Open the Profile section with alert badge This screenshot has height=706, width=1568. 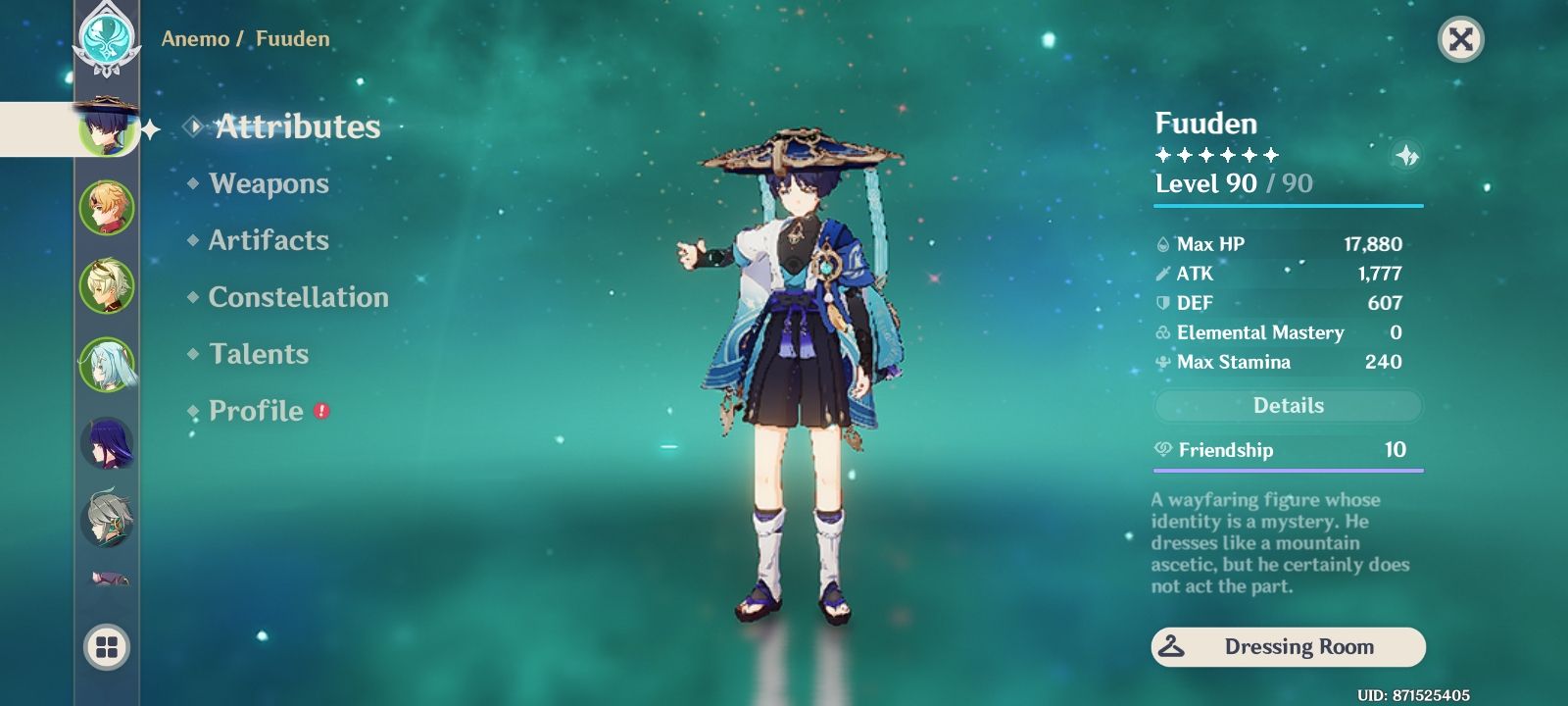pyautogui.click(x=256, y=411)
